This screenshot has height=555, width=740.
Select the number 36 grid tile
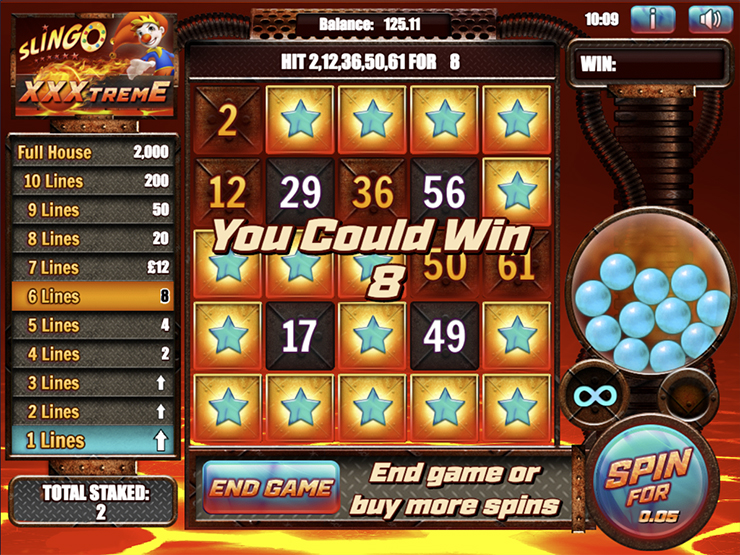coord(372,192)
